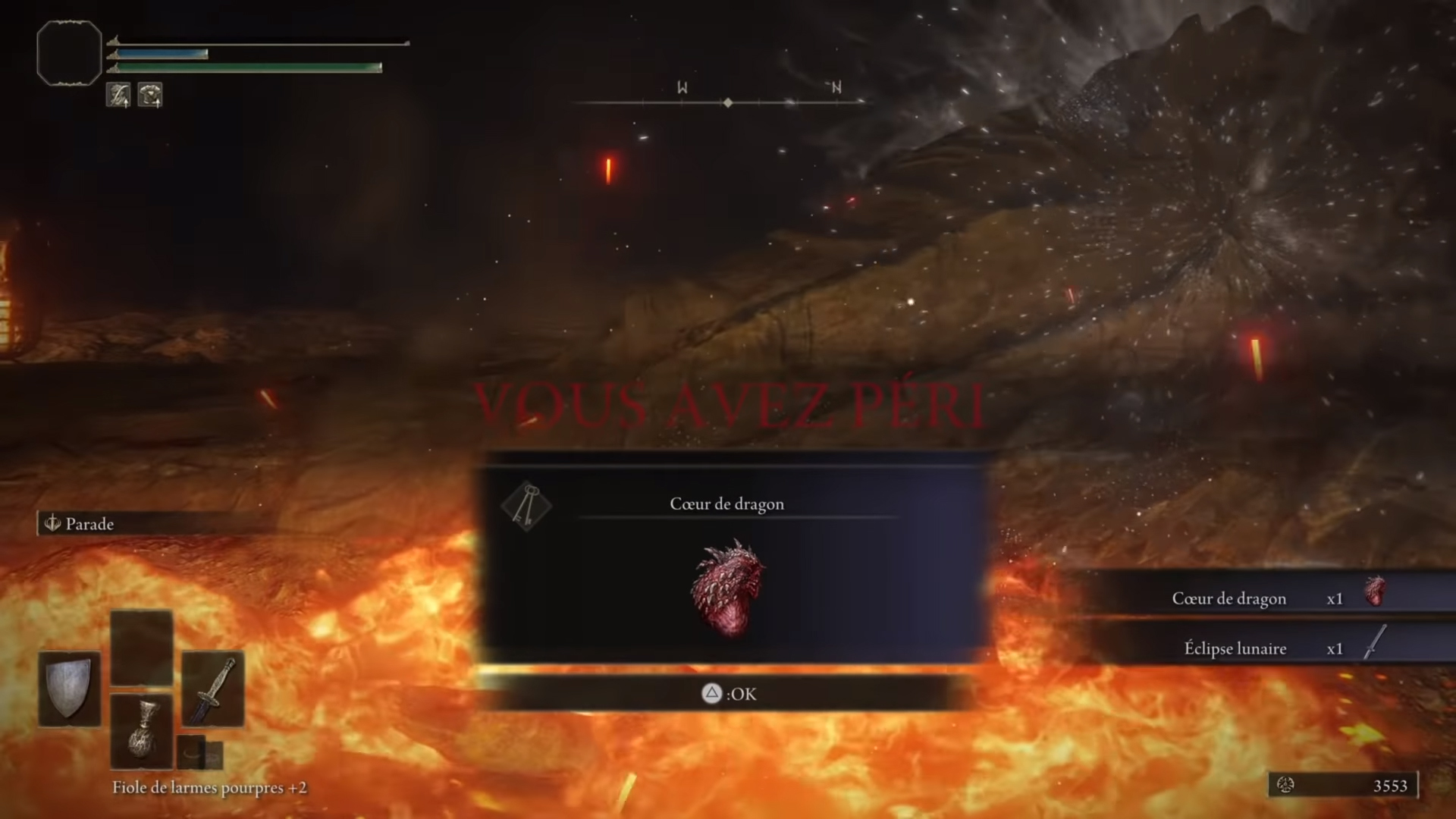Click the Cœur de dragon title text
Image resolution: width=1456 pixels, height=819 pixels.
click(726, 504)
